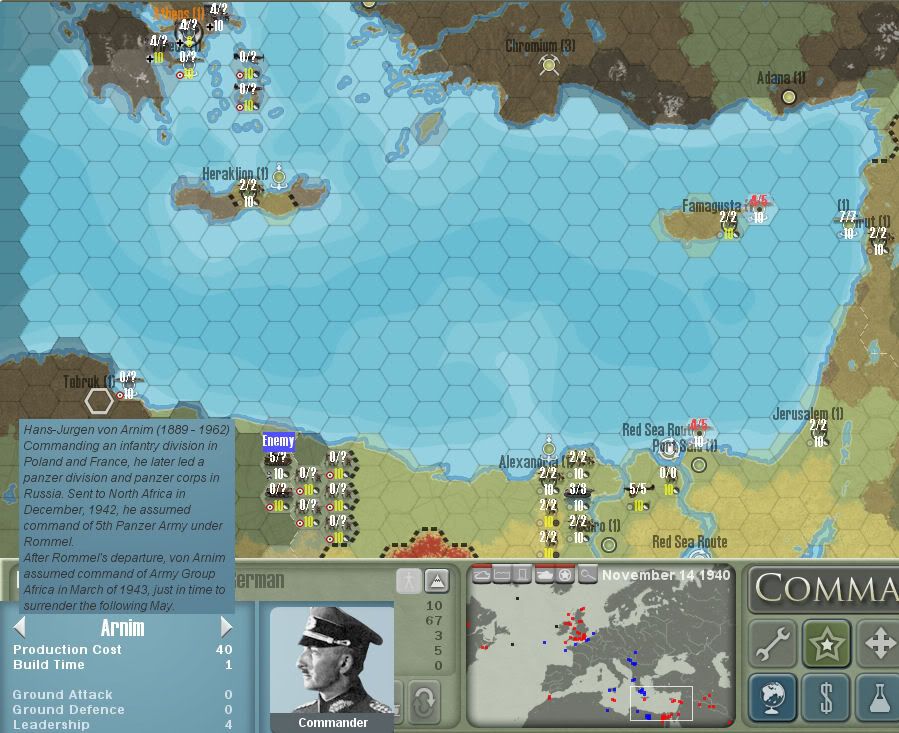Toggle the star-in-circle minimap filter
The height and width of the screenshot is (733, 899).
point(566,575)
